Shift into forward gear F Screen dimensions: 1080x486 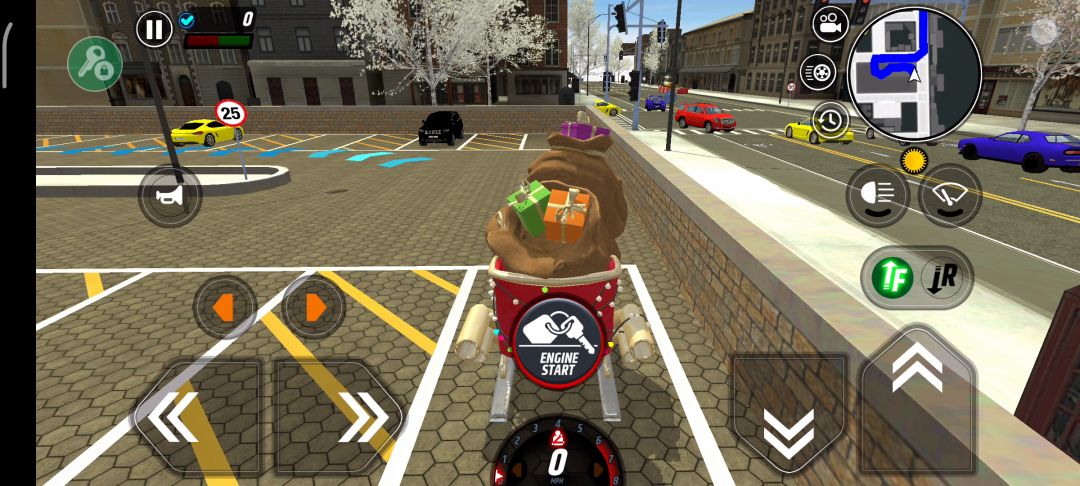click(891, 278)
